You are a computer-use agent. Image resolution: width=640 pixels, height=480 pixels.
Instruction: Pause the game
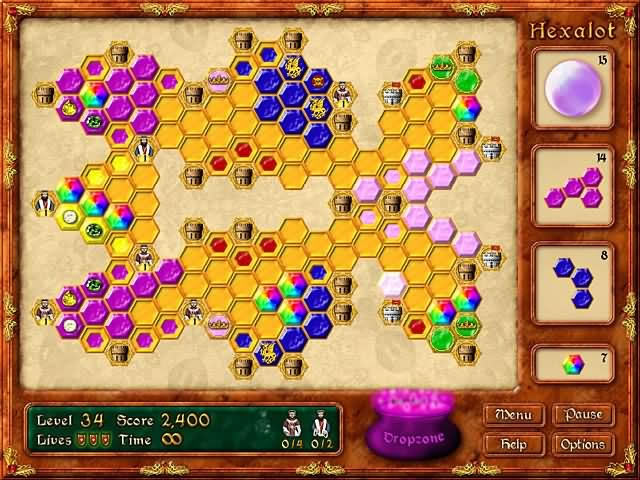[x=582, y=414]
